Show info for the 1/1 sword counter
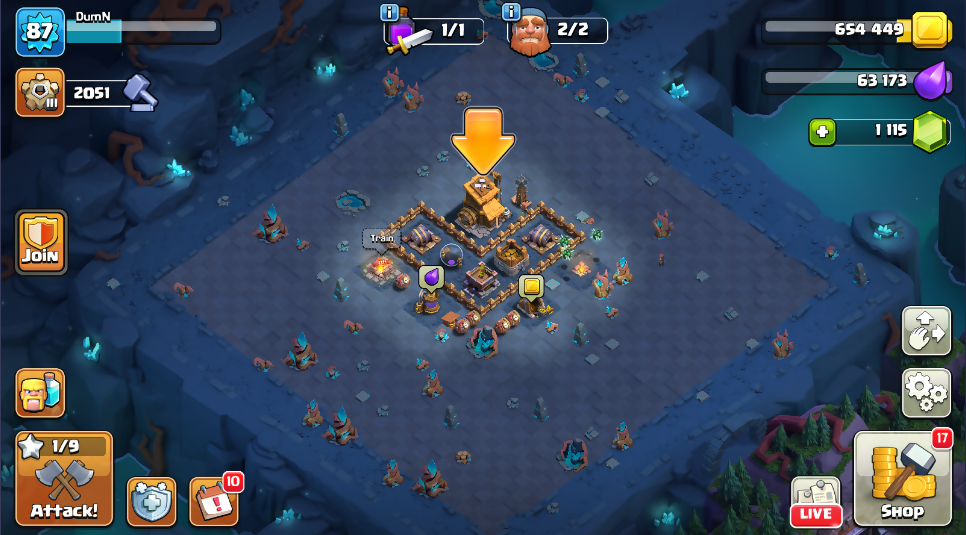This screenshot has width=966, height=535. (x=389, y=12)
